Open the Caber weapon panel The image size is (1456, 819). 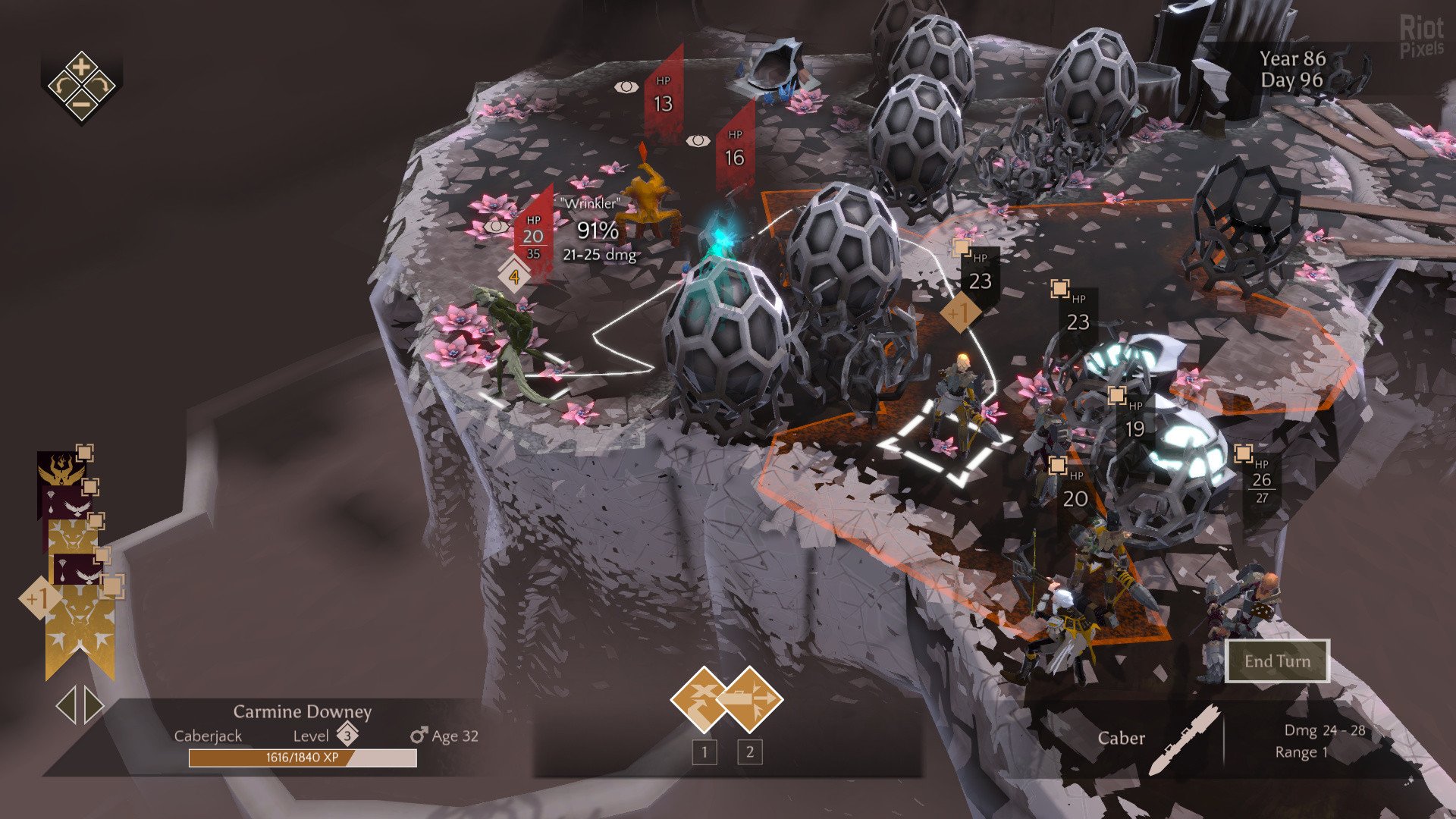click(x=1122, y=739)
